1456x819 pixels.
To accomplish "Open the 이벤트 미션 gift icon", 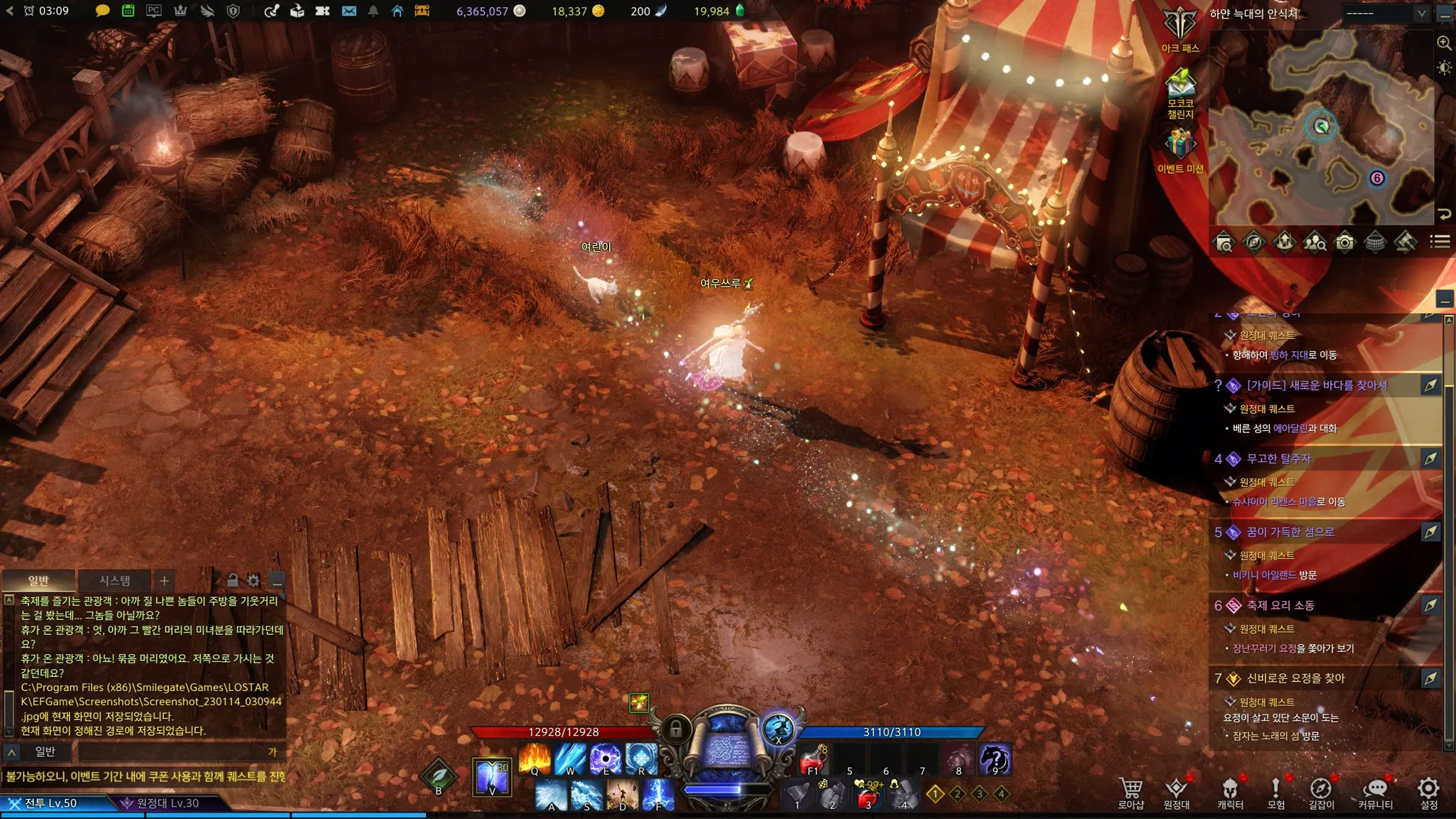I will point(1180,149).
